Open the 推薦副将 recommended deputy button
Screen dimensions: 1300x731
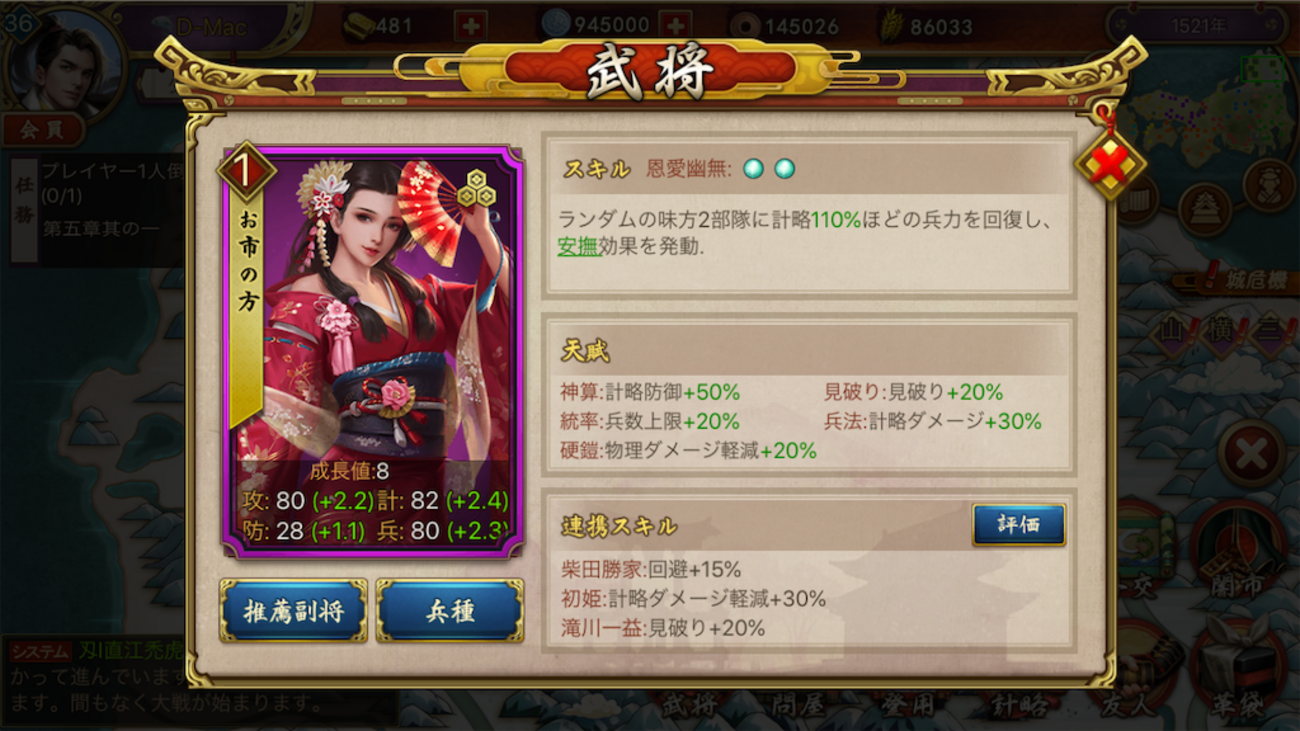(293, 610)
